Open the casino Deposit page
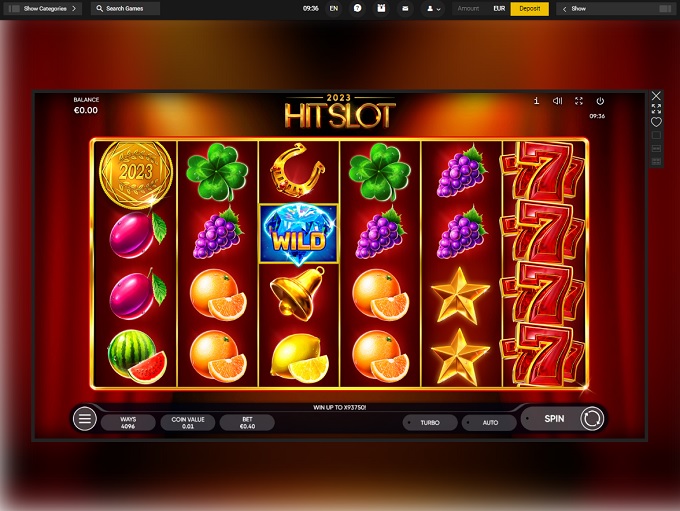The height and width of the screenshot is (511, 680). point(529,8)
